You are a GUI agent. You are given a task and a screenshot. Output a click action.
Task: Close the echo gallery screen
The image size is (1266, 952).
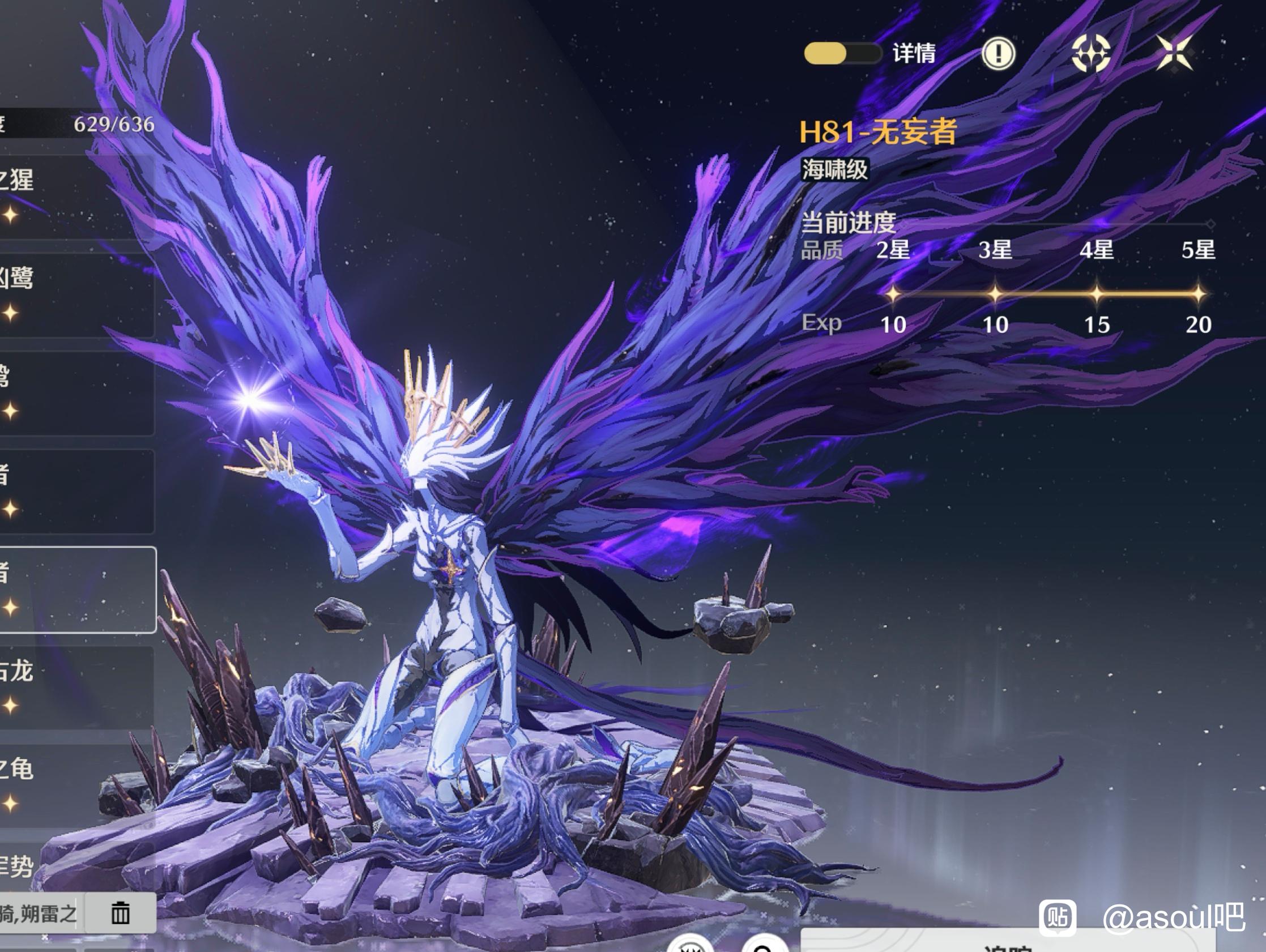tap(1174, 54)
